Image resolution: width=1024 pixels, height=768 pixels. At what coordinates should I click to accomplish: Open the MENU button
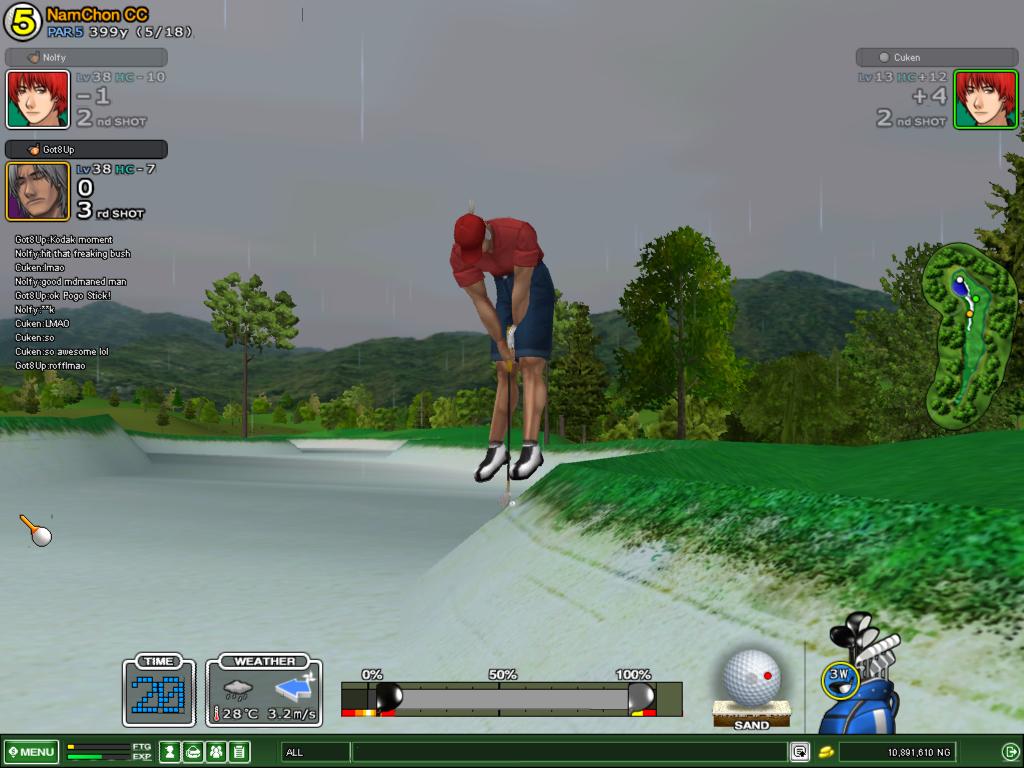[x=31, y=751]
